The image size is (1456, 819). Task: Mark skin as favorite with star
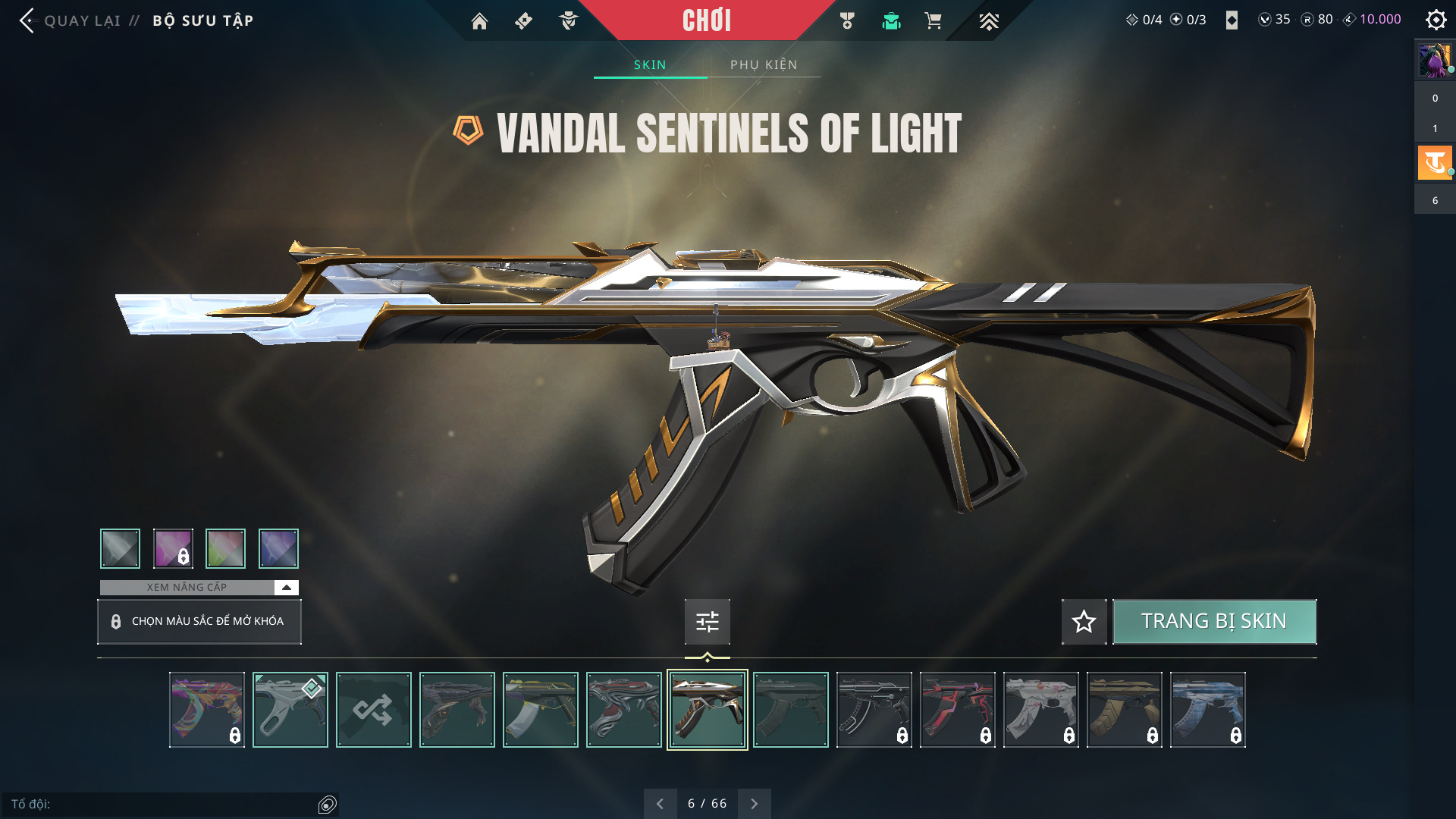[x=1084, y=622]
